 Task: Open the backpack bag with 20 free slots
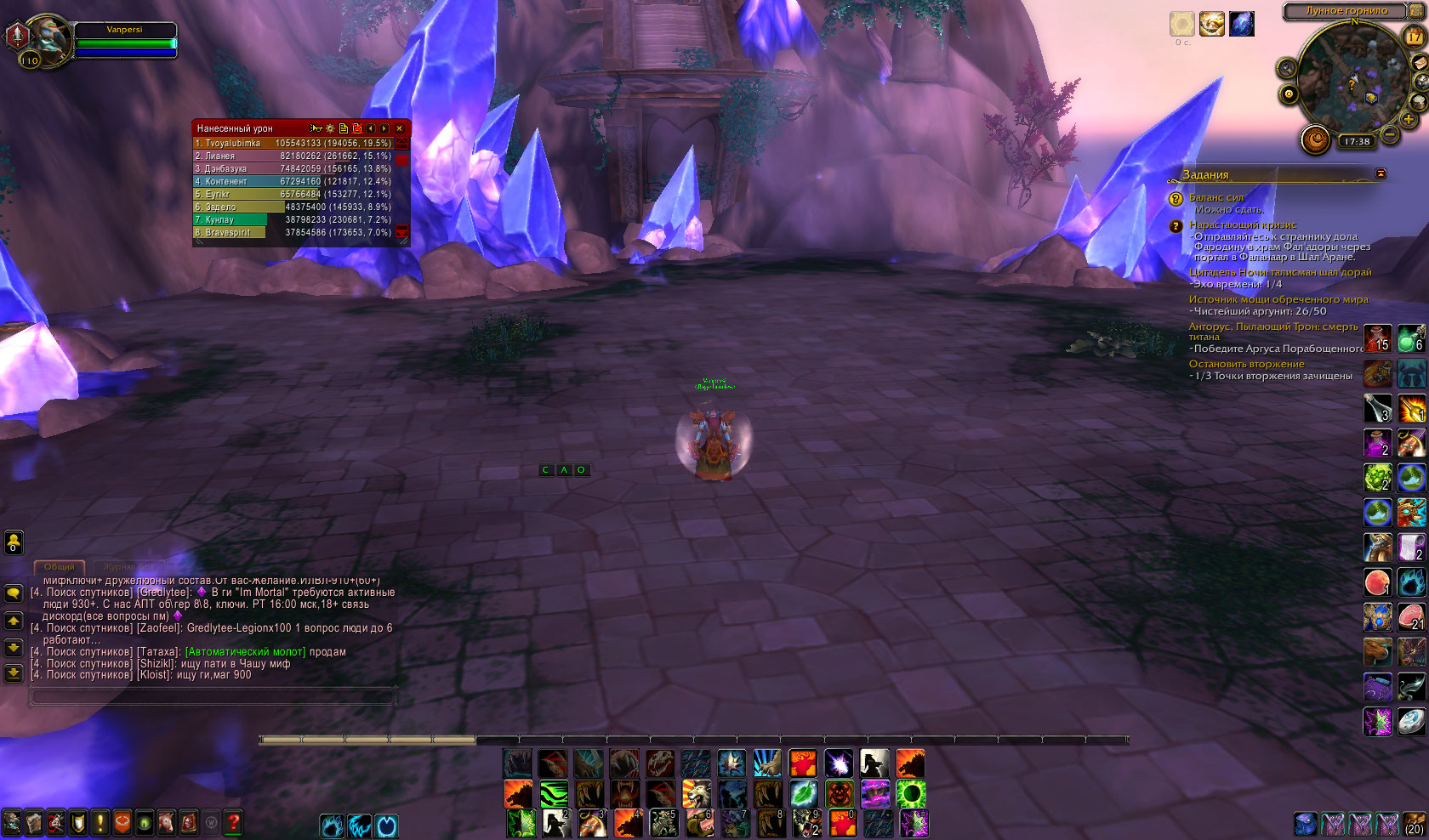click(1414, 823)
